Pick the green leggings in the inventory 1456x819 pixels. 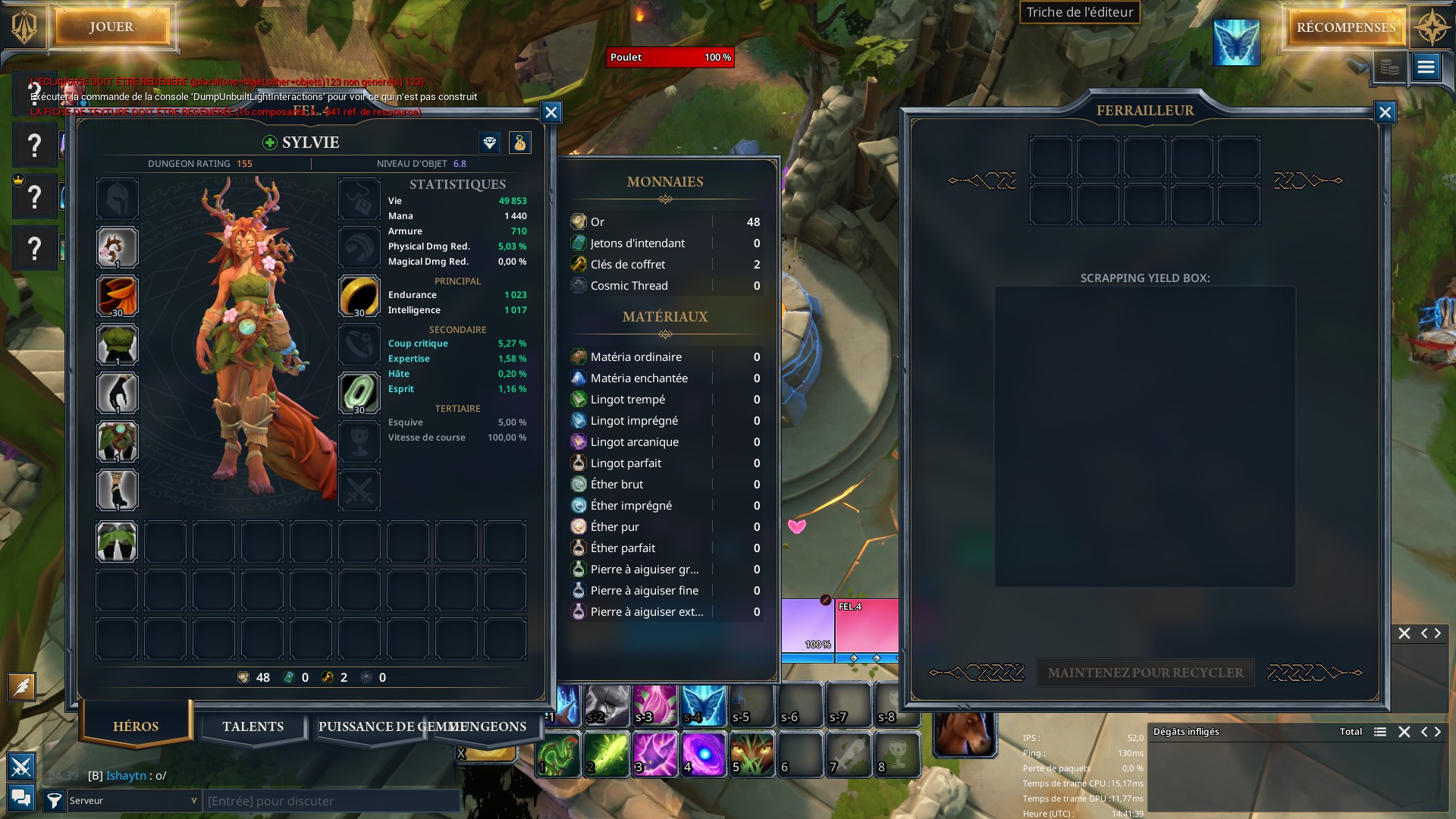tap(117, 541)
